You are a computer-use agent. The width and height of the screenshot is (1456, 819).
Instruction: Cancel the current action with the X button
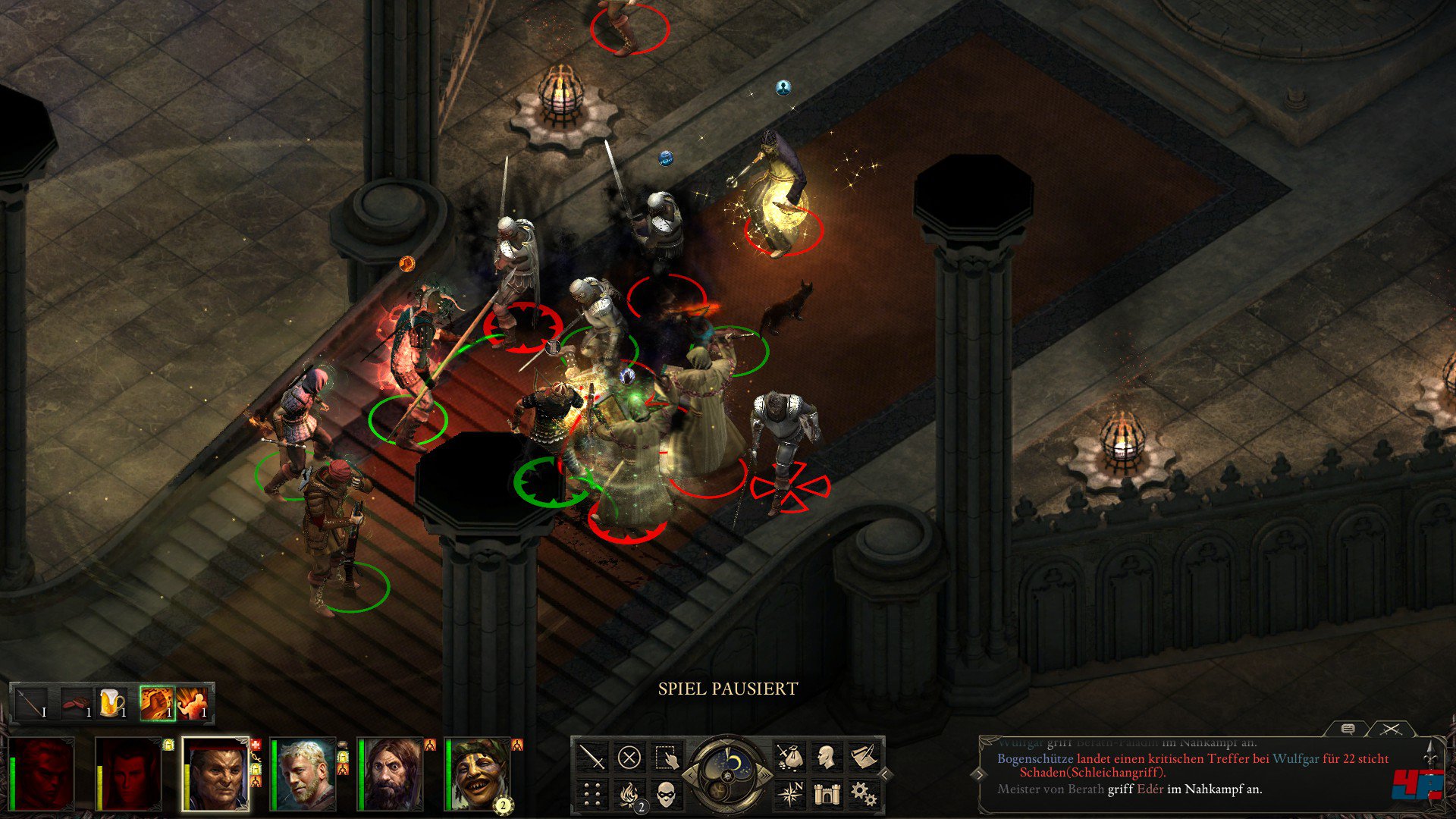pos(629,757)
